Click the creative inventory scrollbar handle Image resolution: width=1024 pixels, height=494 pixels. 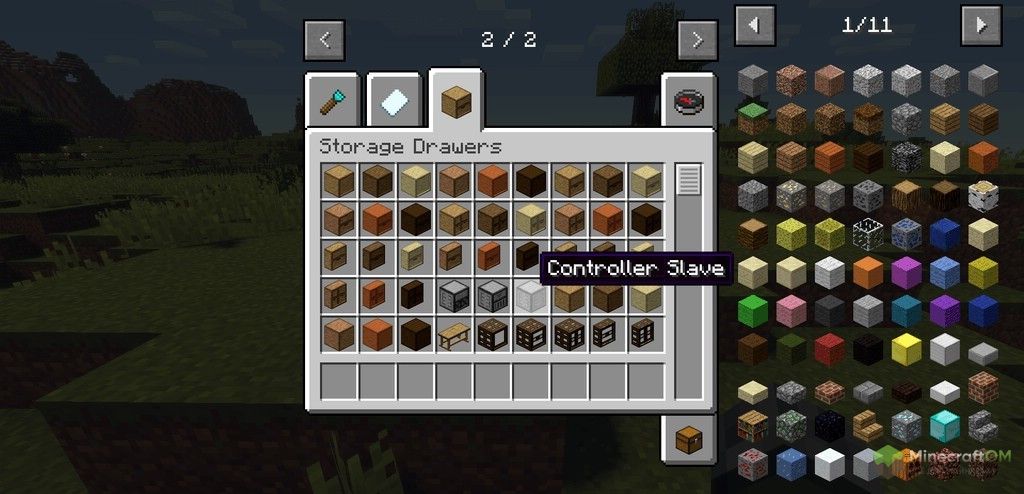tap(688, 181)
